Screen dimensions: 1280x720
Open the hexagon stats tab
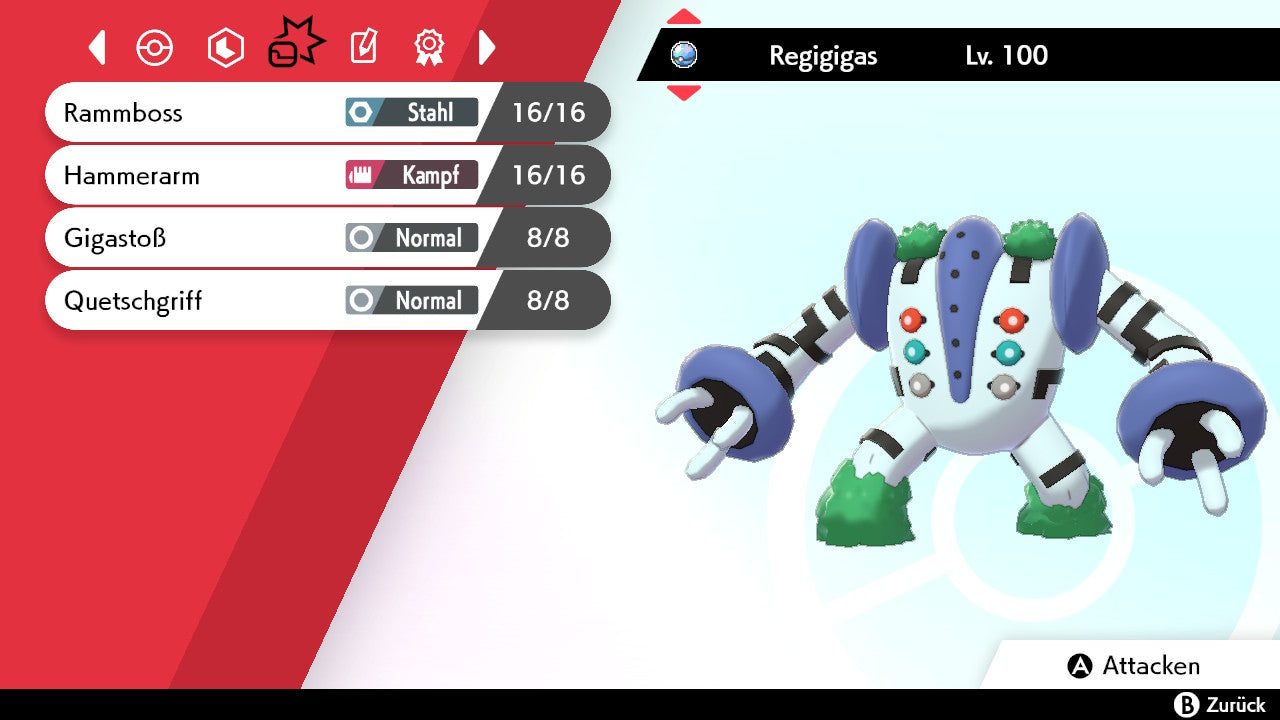pyautogui.click(x=225, y=47)
